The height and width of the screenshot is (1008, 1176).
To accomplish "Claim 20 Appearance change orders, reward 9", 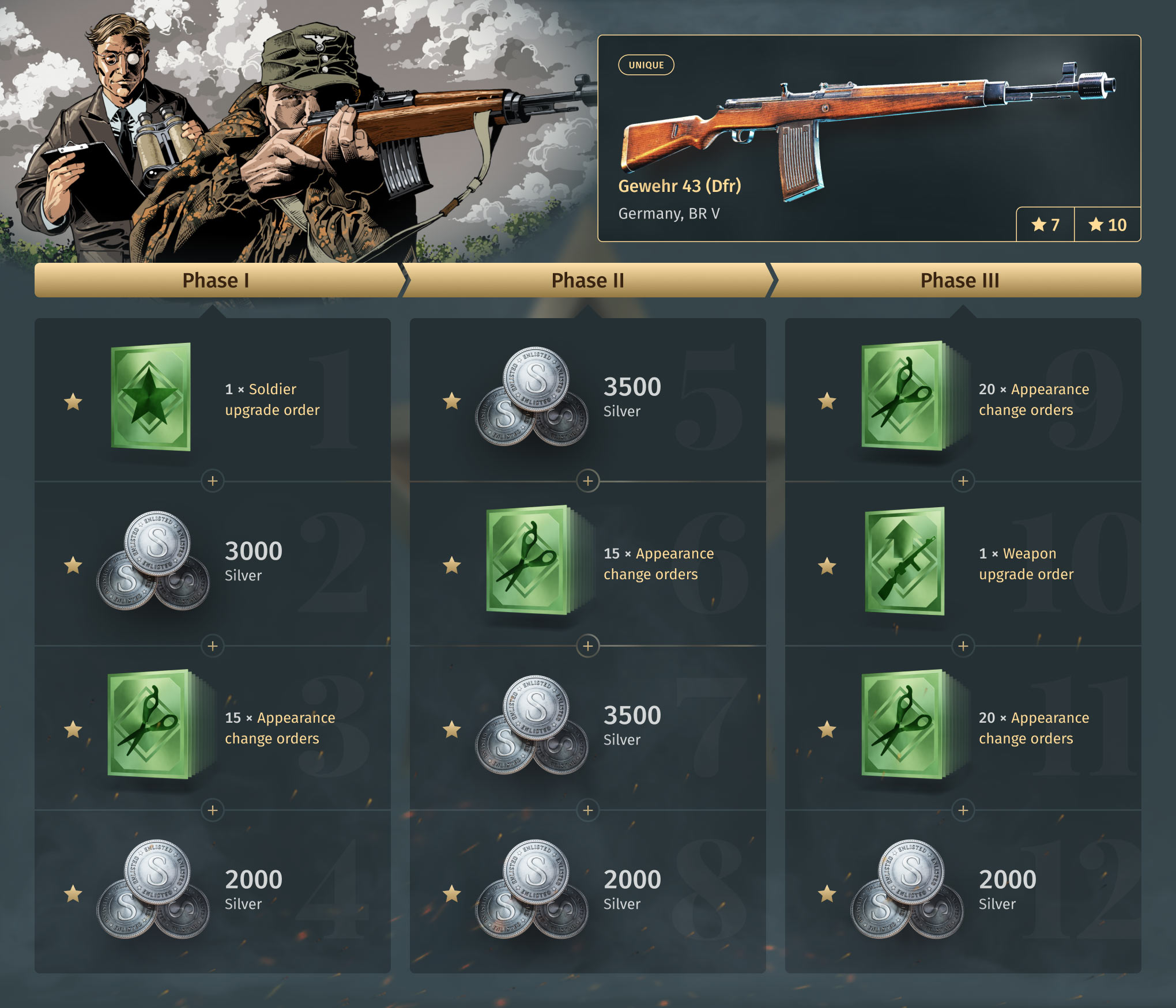I will (963, 399).
